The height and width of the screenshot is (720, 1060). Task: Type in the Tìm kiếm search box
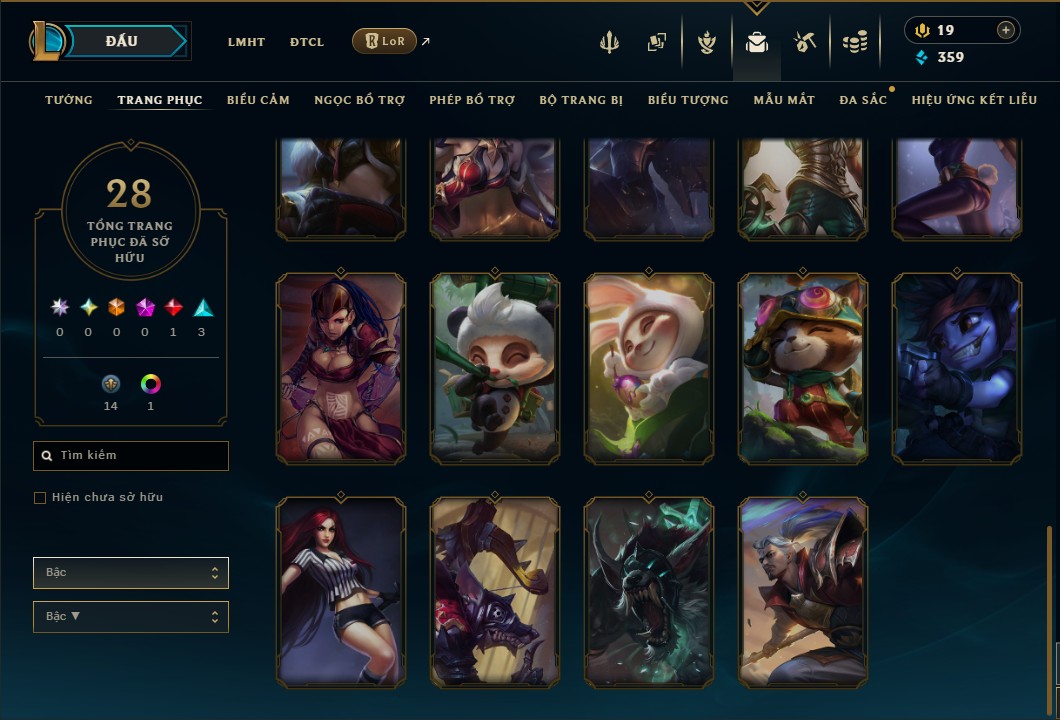click(x=131, y=456)
